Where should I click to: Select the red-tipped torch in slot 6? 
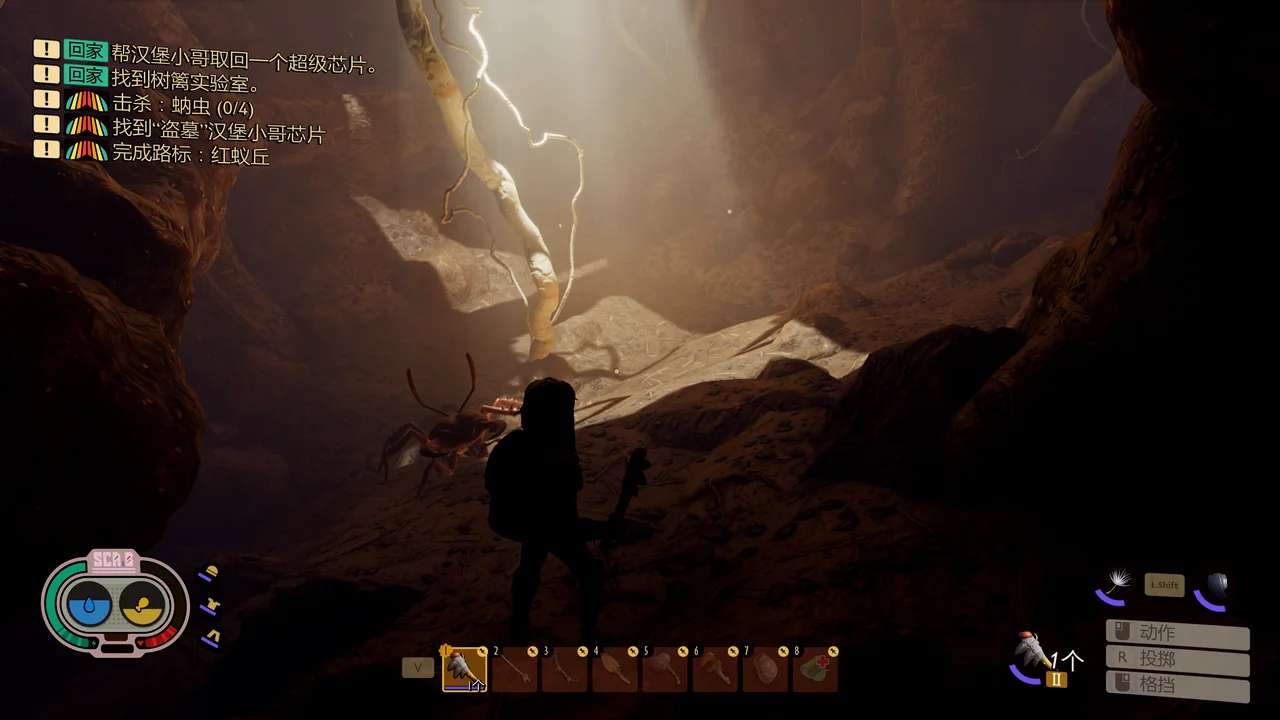[715, 669]
